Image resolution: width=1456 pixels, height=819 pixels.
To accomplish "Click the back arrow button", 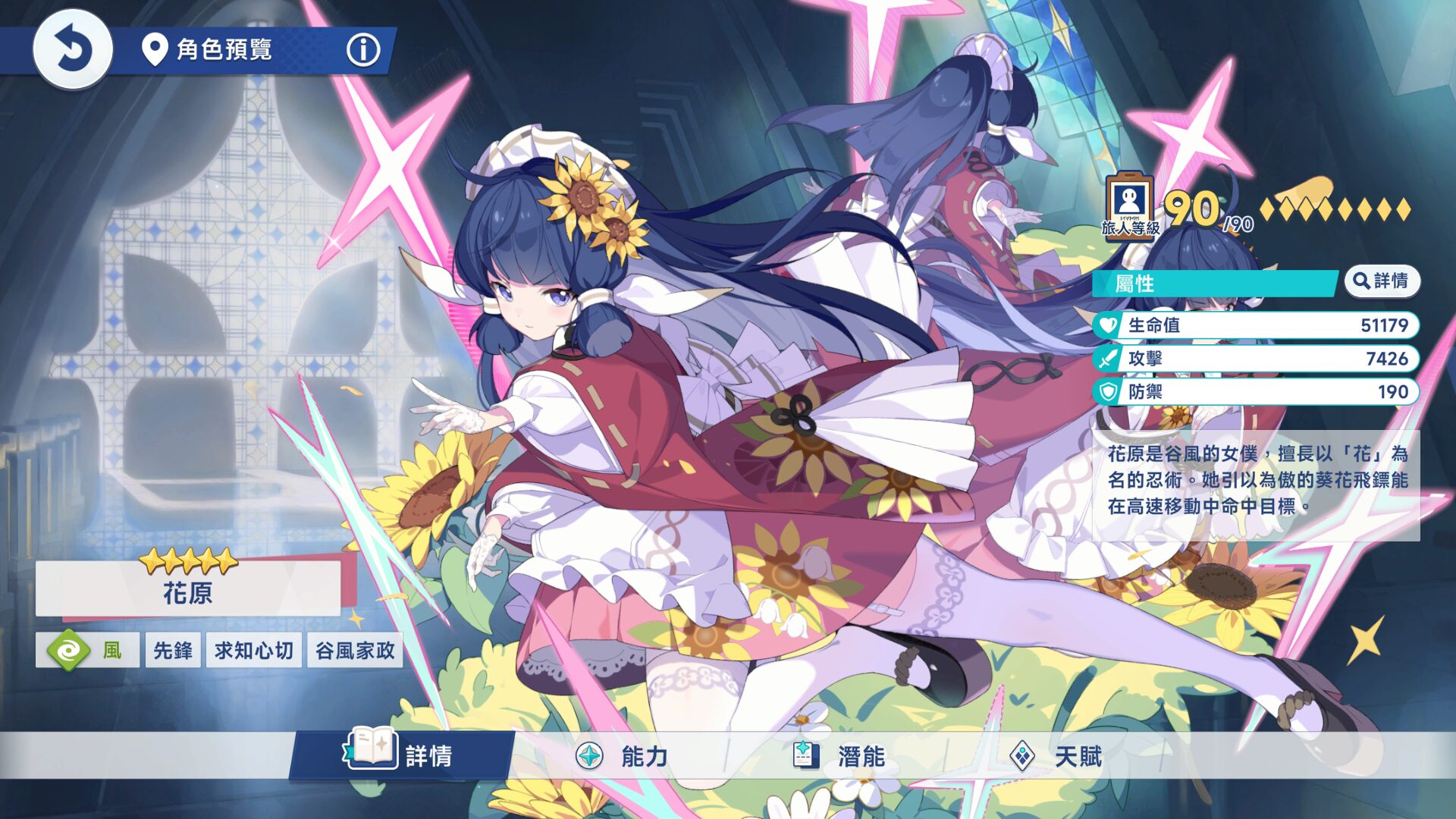I will point(73,50).
